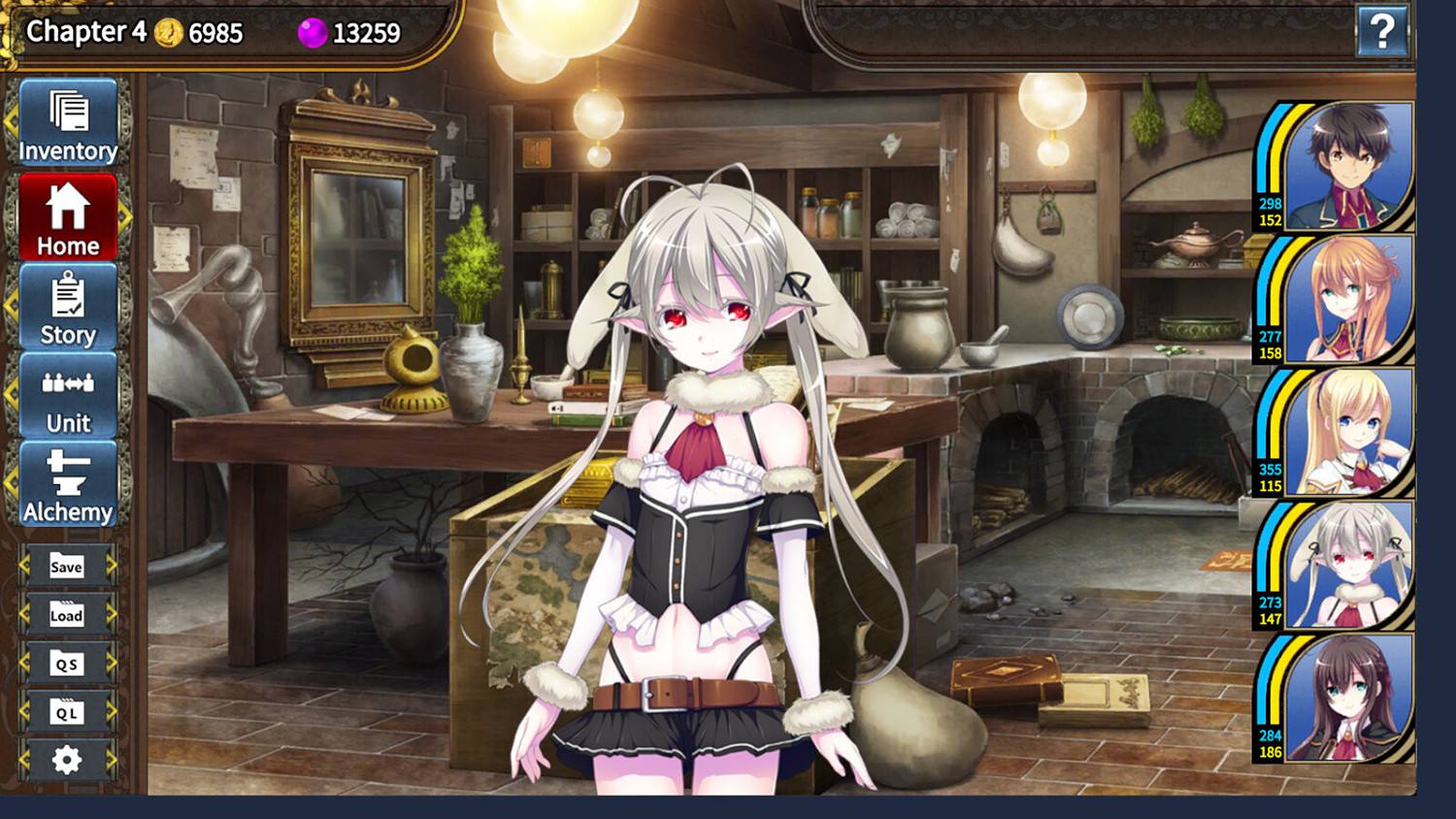The width and height of the screenshot is (1456, 819).
Task: Click the help question mark
Action: [1382, 30]
